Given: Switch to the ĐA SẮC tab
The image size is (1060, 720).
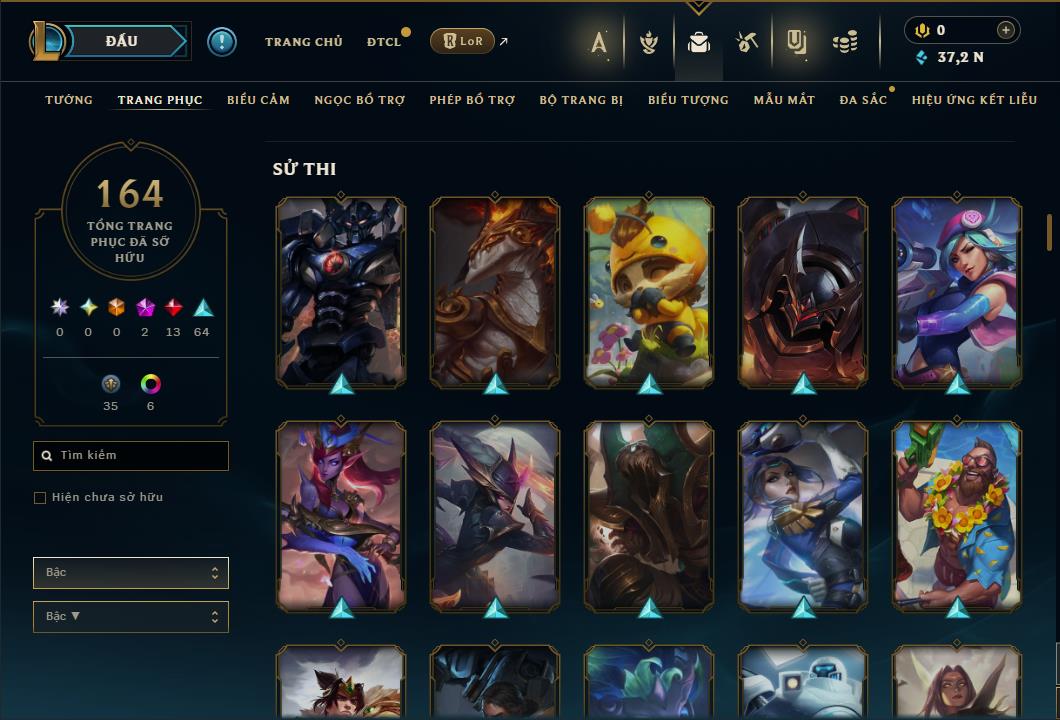Looking at the screenshot, I should [863, 100].
